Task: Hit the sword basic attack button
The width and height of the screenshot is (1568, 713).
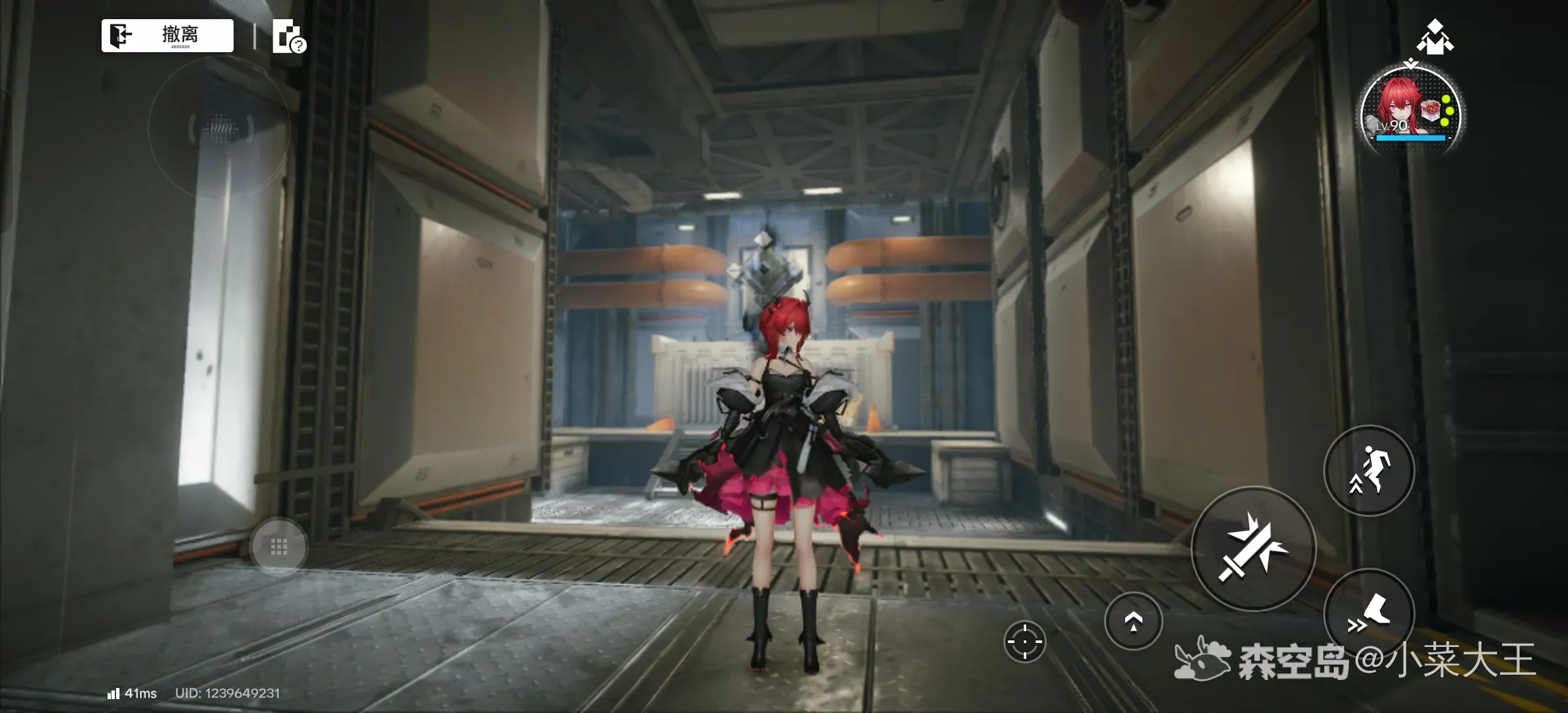Action: point(1253,549)
